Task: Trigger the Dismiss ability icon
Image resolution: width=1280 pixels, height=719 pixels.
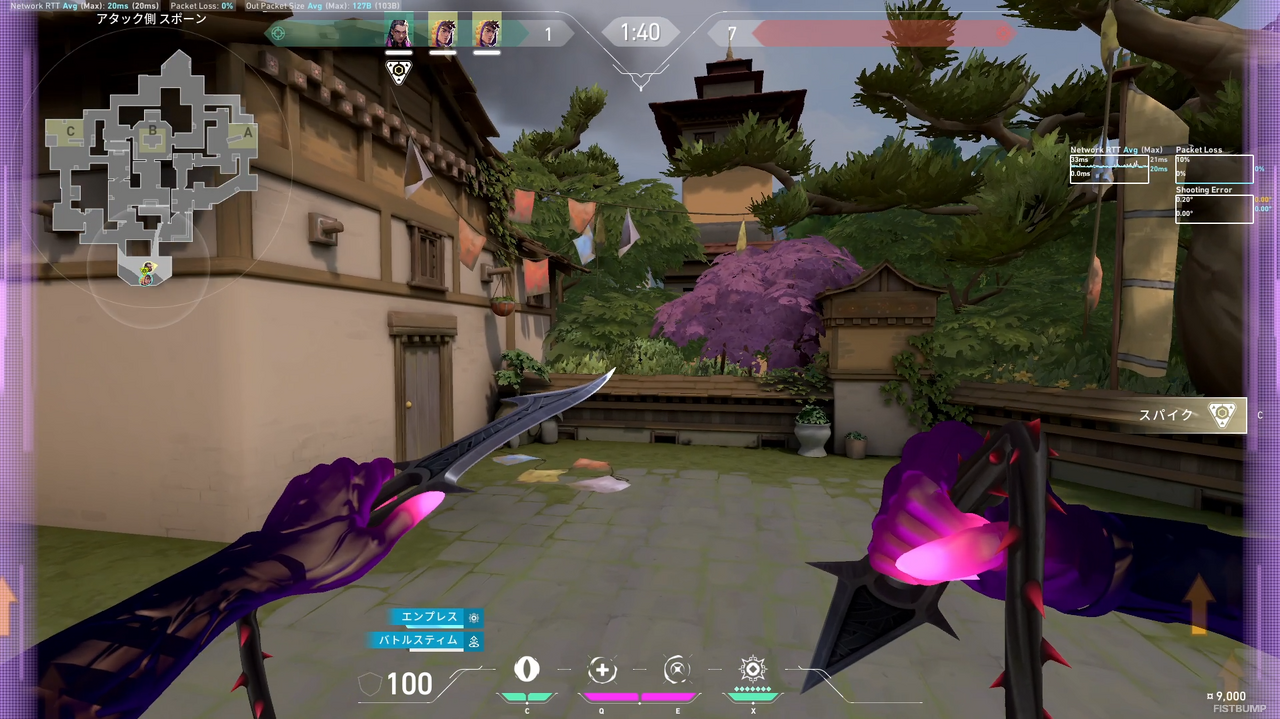Action: pyautogui.click(x=677, y=670)
